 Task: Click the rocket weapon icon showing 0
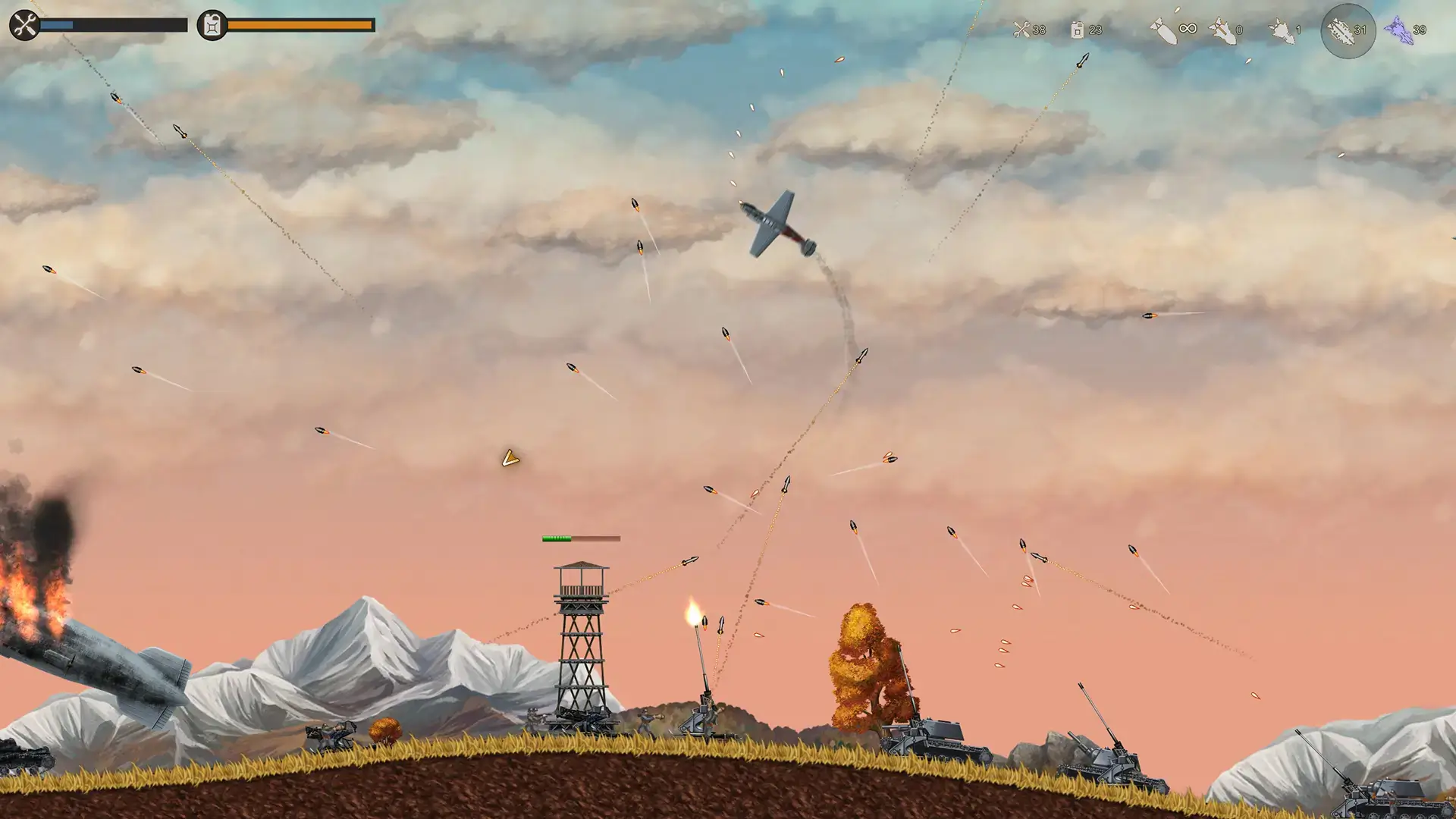(1224, 30)
